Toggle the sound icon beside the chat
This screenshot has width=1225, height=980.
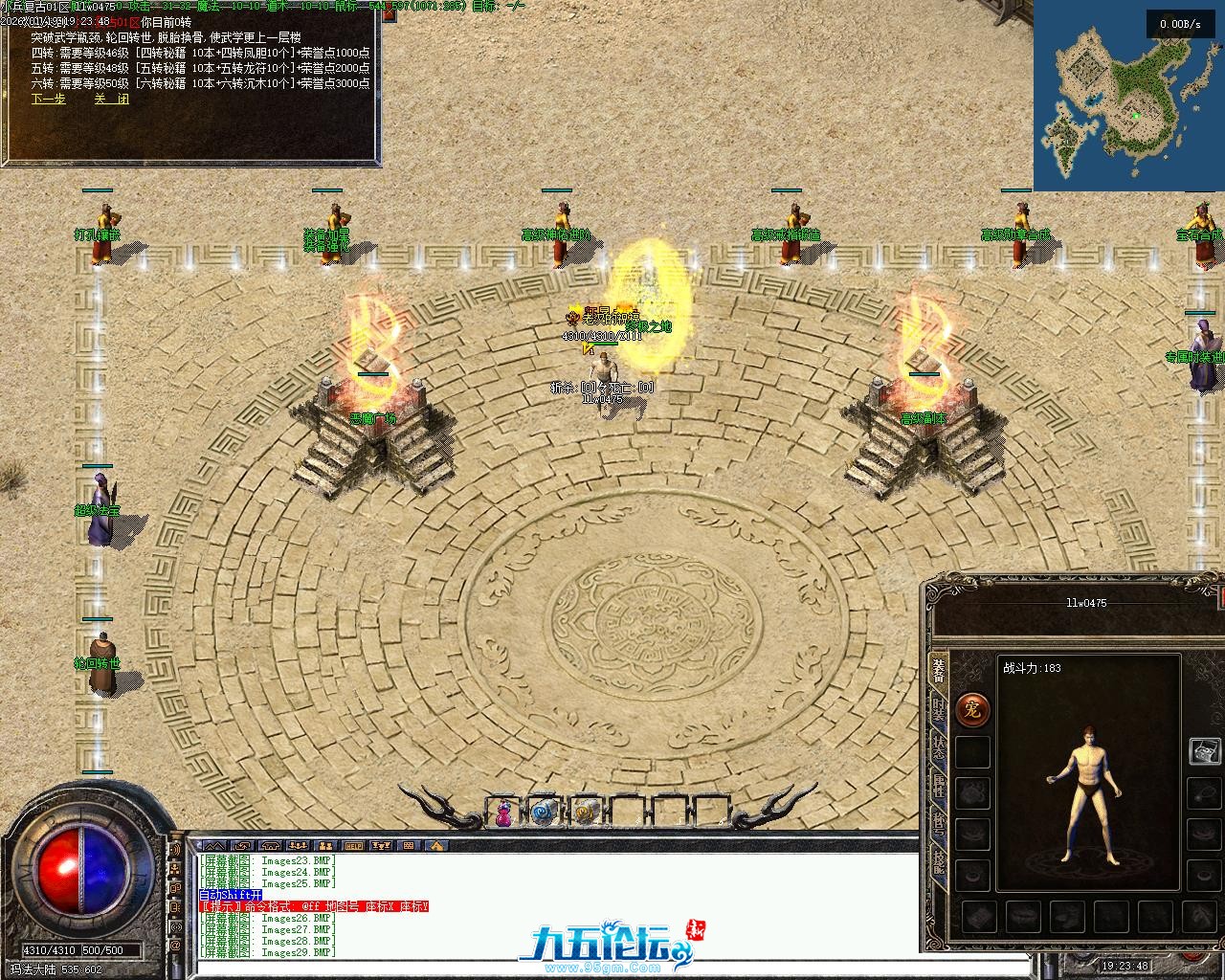[x=176, y=849]
